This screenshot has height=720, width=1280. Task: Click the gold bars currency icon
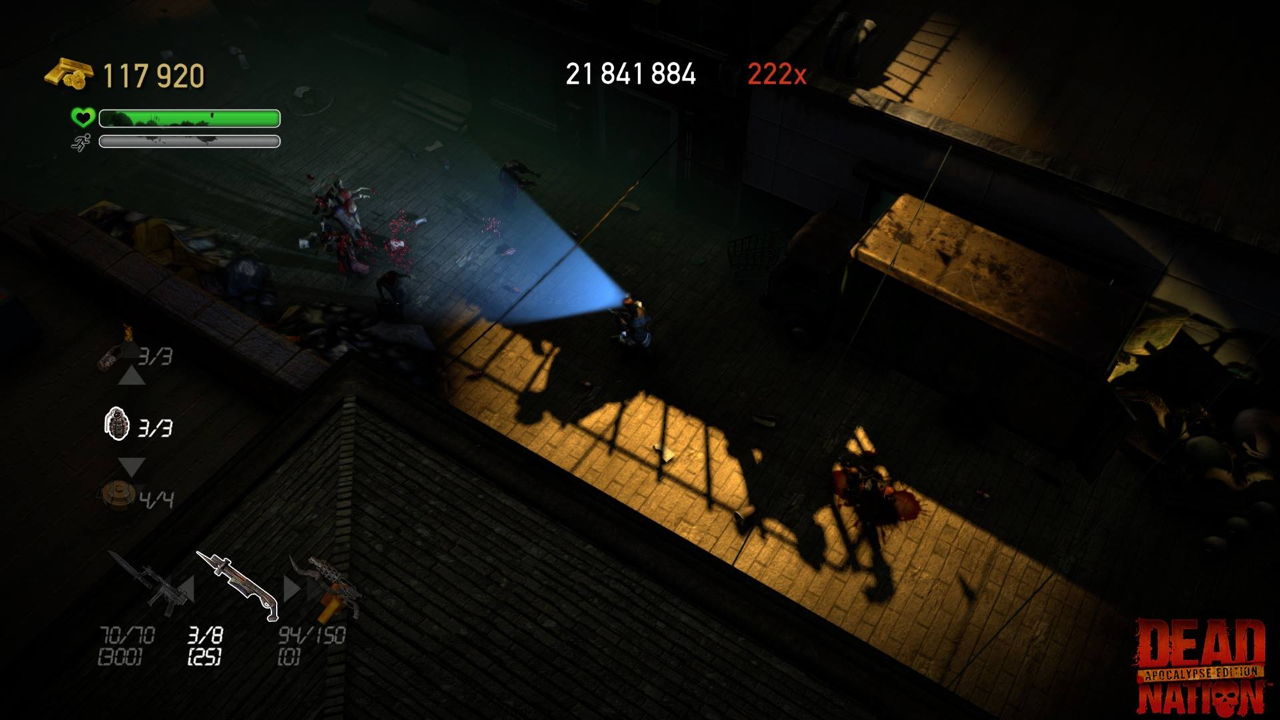pyautogui.click(x=66, y=73)
